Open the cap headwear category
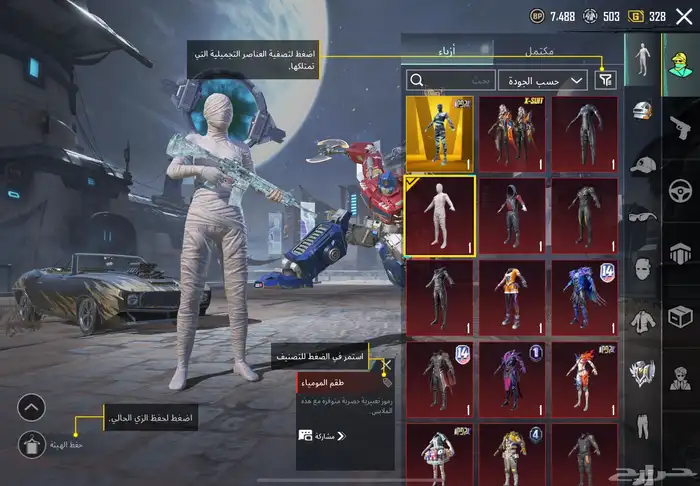The width and height of the screenshot is (700, 486). click(x=644, y=165)
